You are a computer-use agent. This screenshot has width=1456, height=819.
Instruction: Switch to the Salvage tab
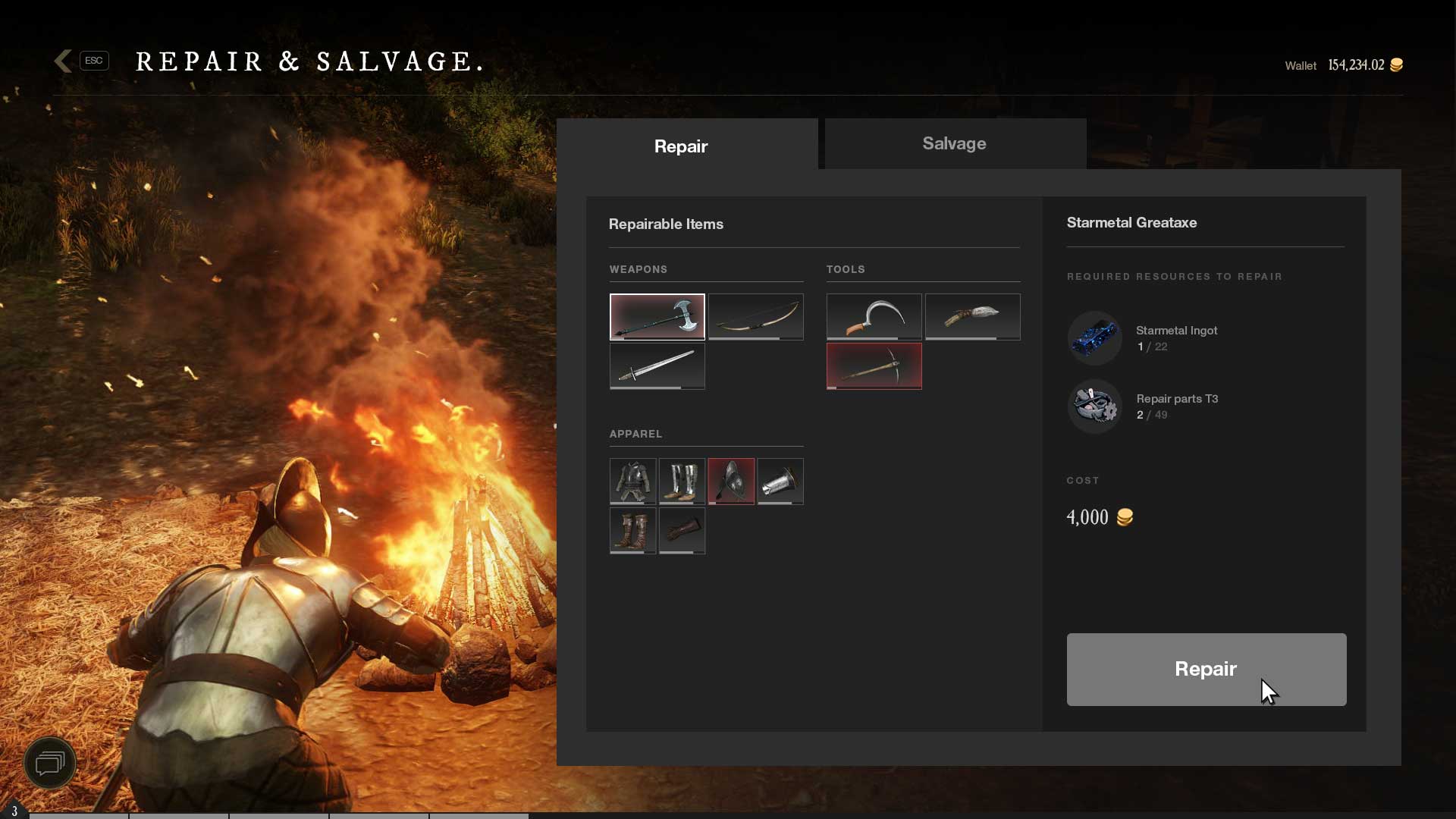(955, 144)
